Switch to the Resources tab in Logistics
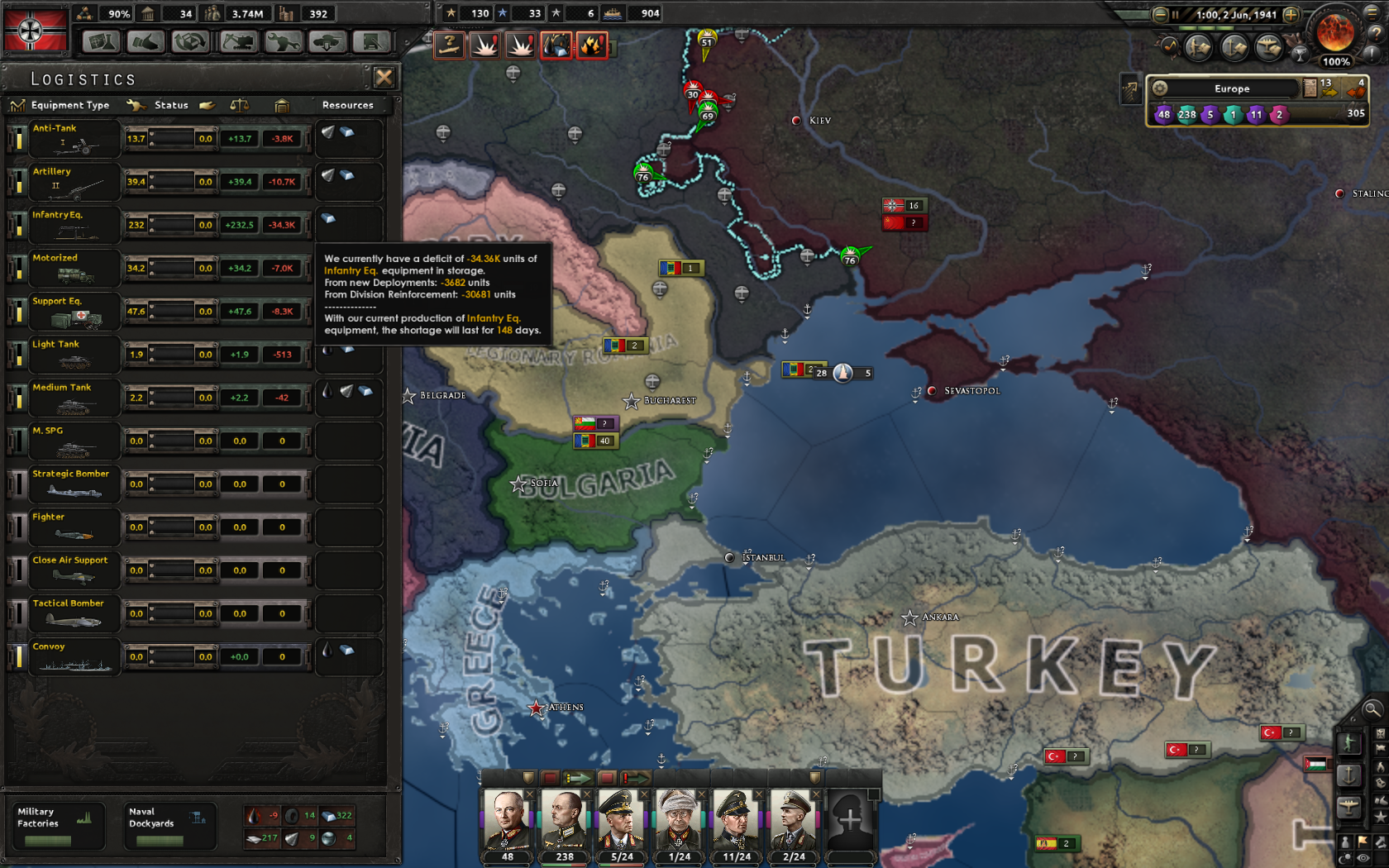The image size is (1389, 868). tap(347, 105)
